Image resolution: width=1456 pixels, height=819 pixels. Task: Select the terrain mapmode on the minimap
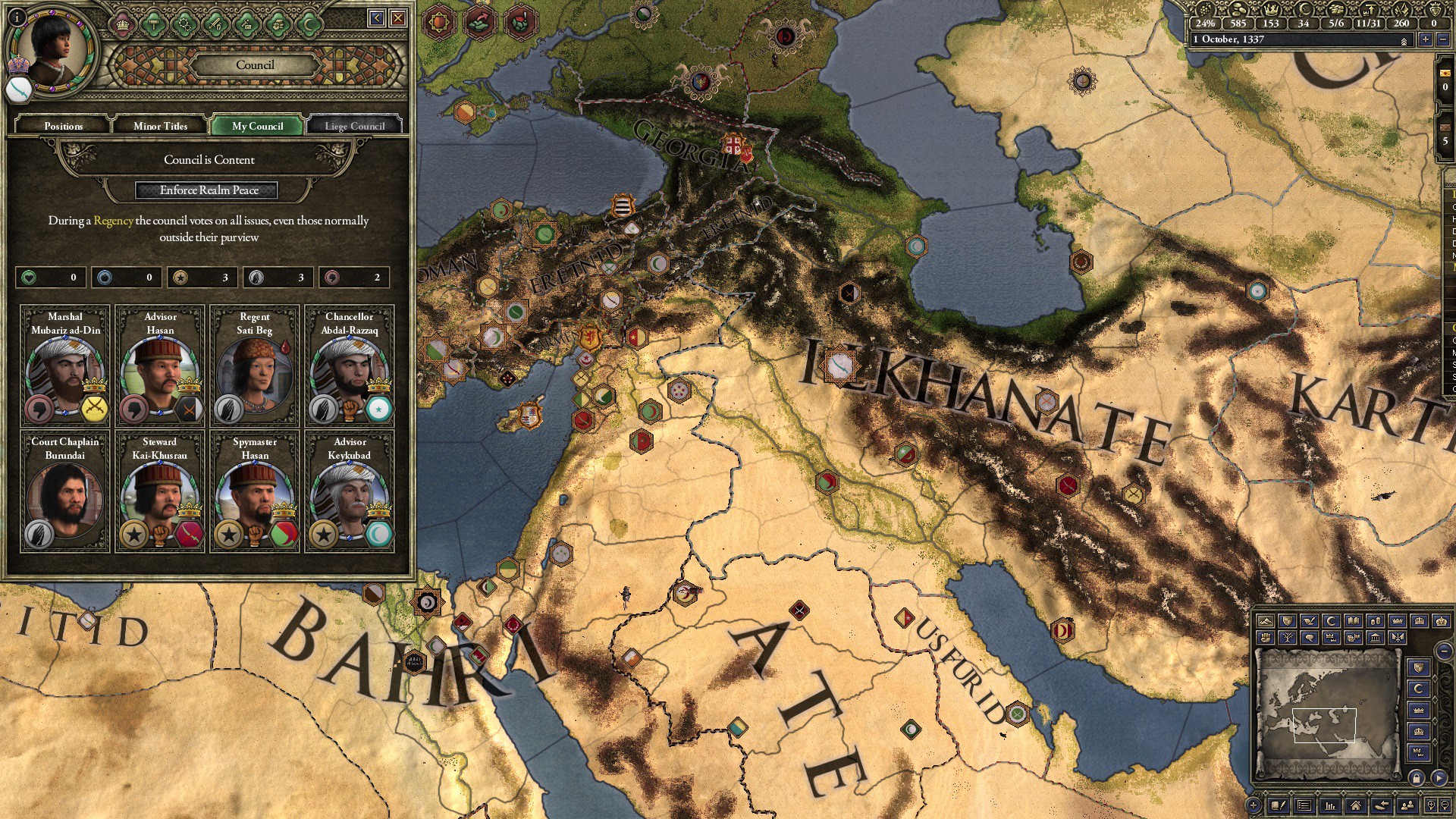pos(1266,621)
